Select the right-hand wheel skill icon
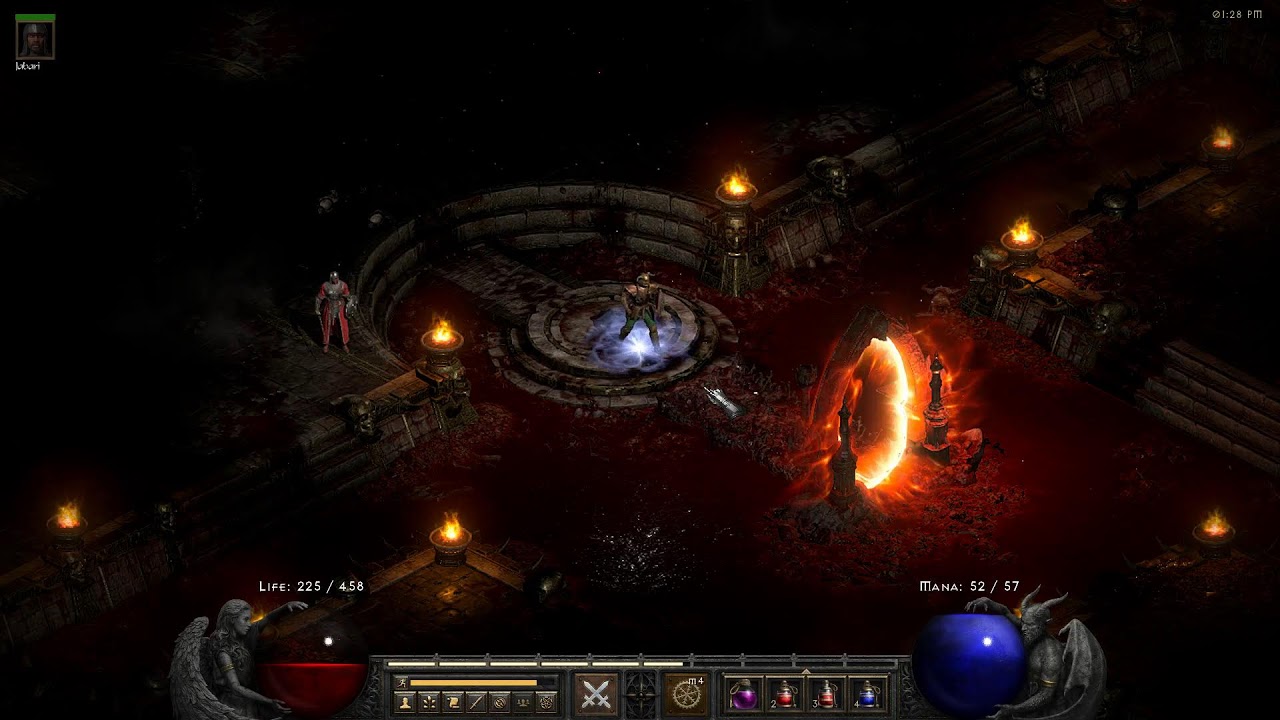The height and width of the screenshot is (720, 1280). pos(686,694)
